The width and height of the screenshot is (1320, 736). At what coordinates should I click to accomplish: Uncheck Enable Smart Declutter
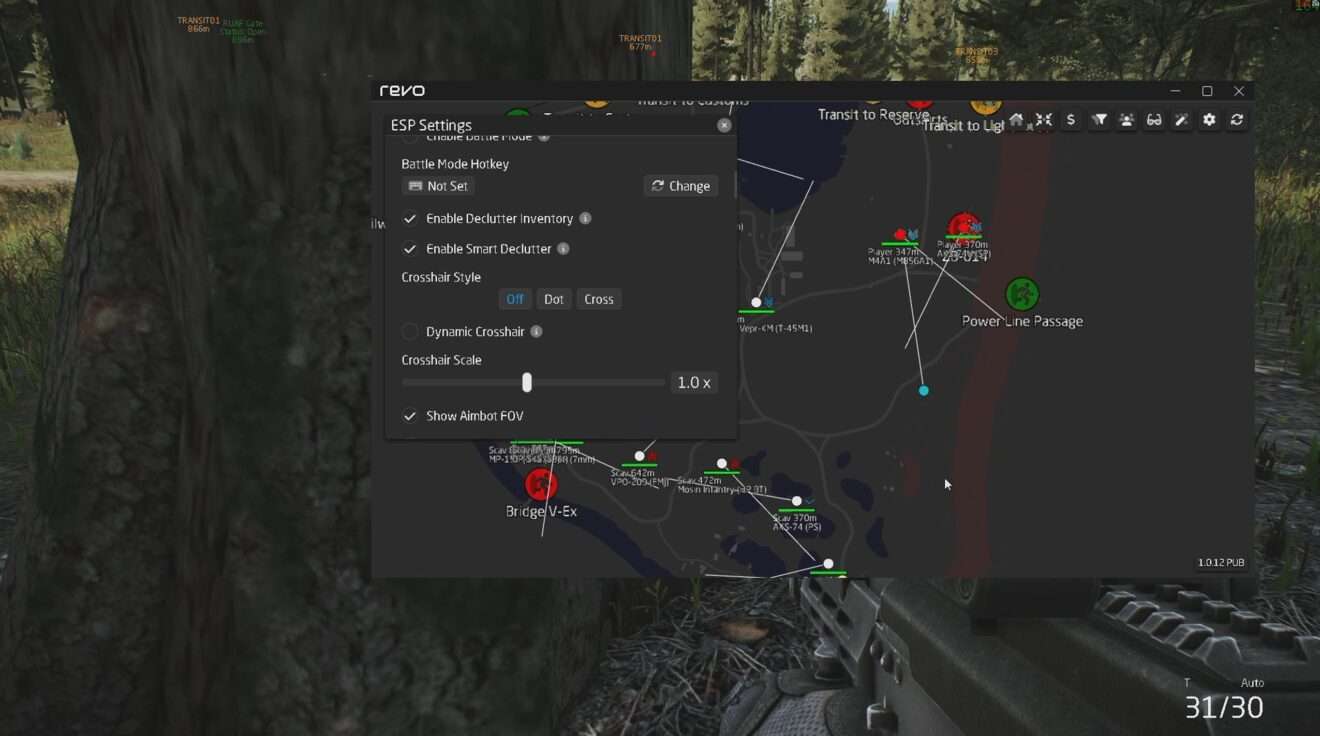[410, 249]
